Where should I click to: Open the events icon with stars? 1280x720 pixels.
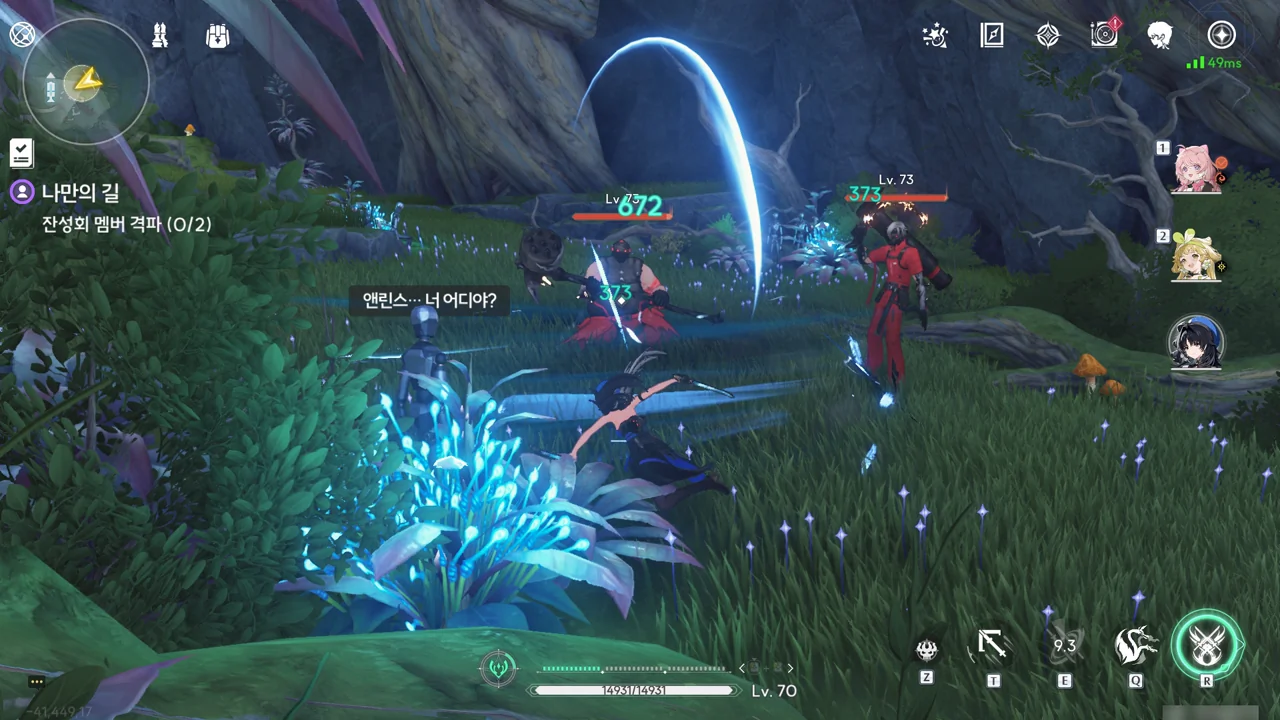pos(935,36)
